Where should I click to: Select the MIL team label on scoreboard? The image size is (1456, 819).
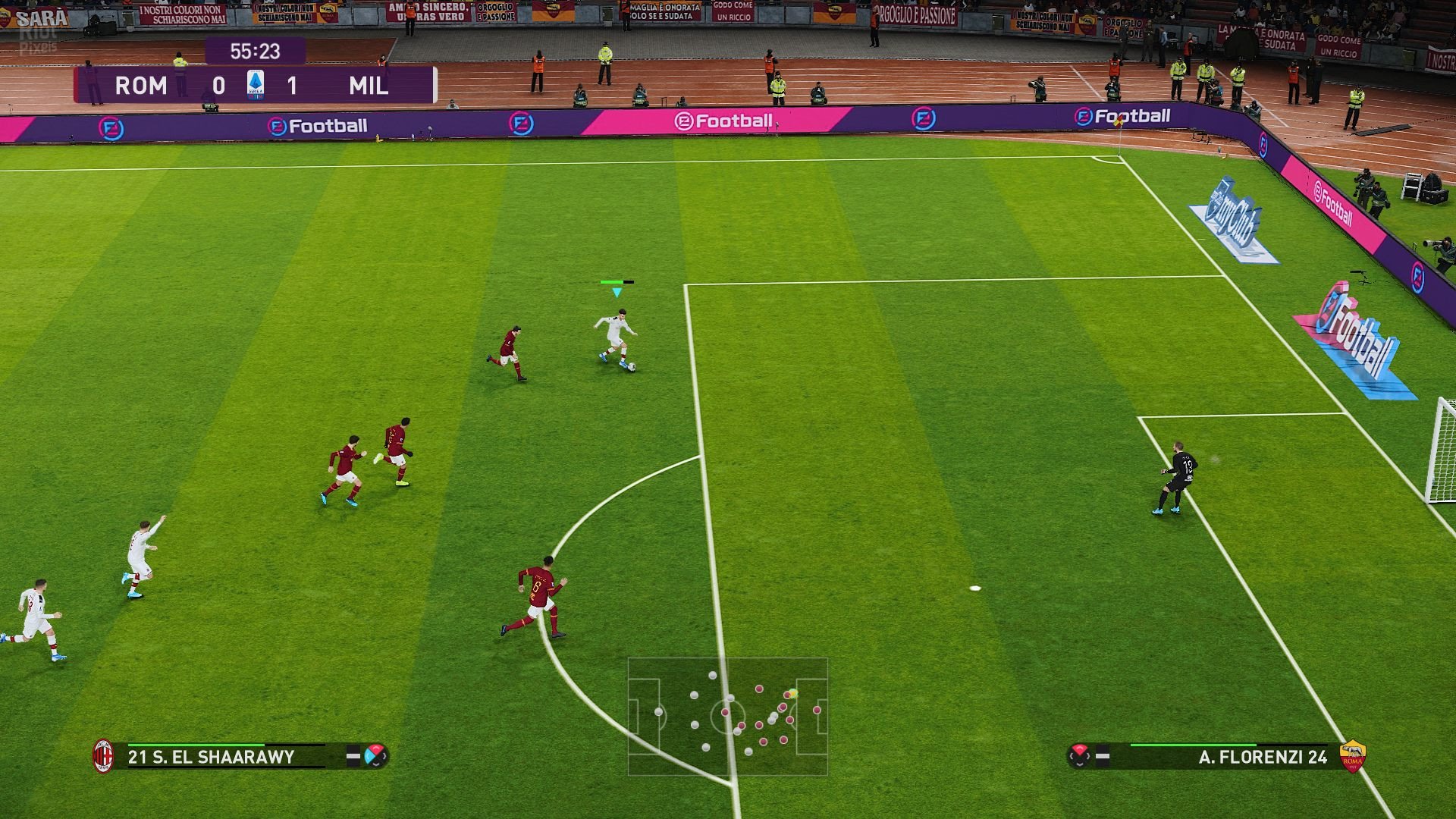click(x=370, y=85)
